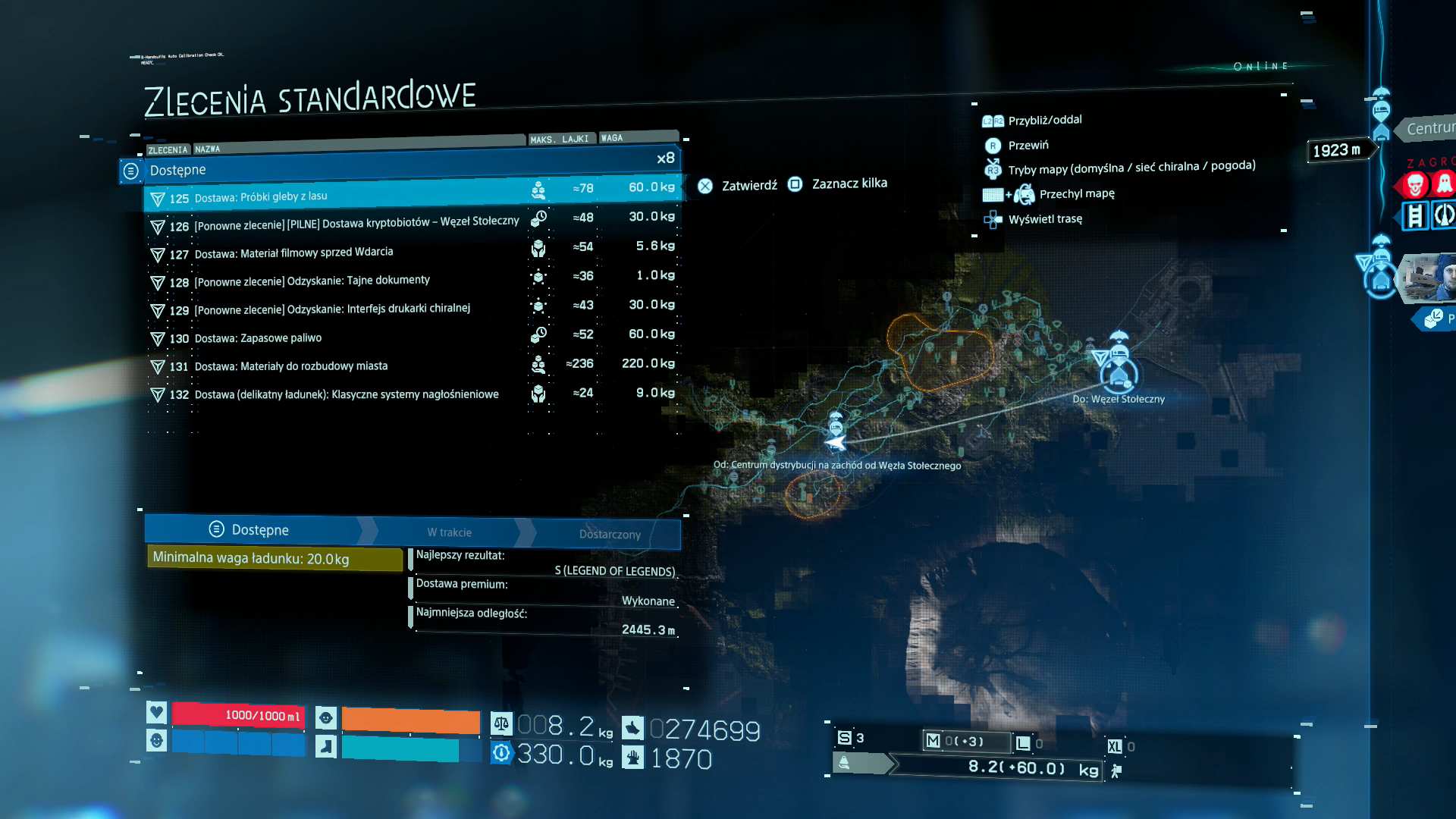Switch to the W trakcie tab
1456x819 pixels.
click(x=449, y=532)
